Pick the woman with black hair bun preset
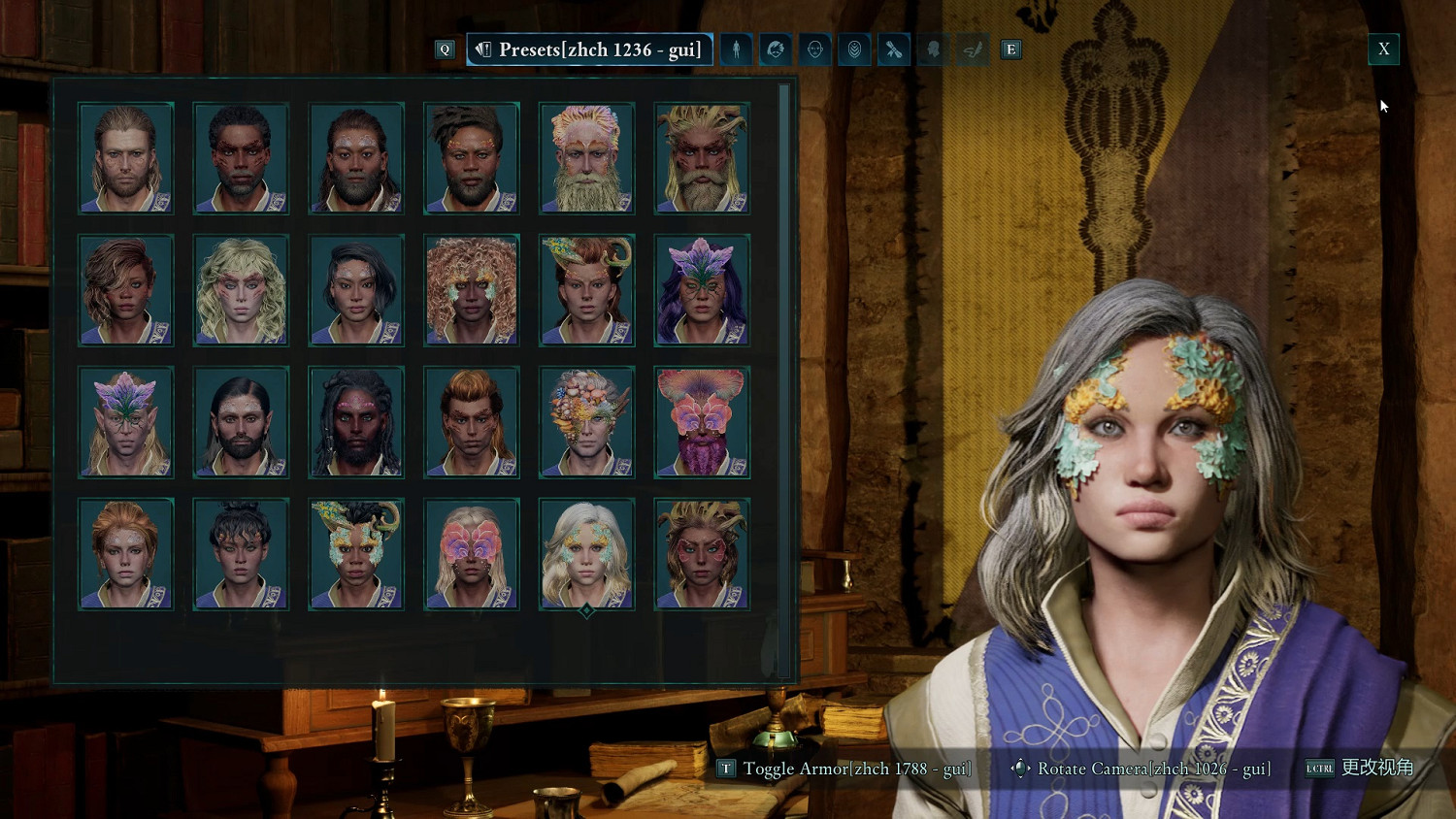The width and height of the screenshot is (1456, 819). (x=241, y=554)
